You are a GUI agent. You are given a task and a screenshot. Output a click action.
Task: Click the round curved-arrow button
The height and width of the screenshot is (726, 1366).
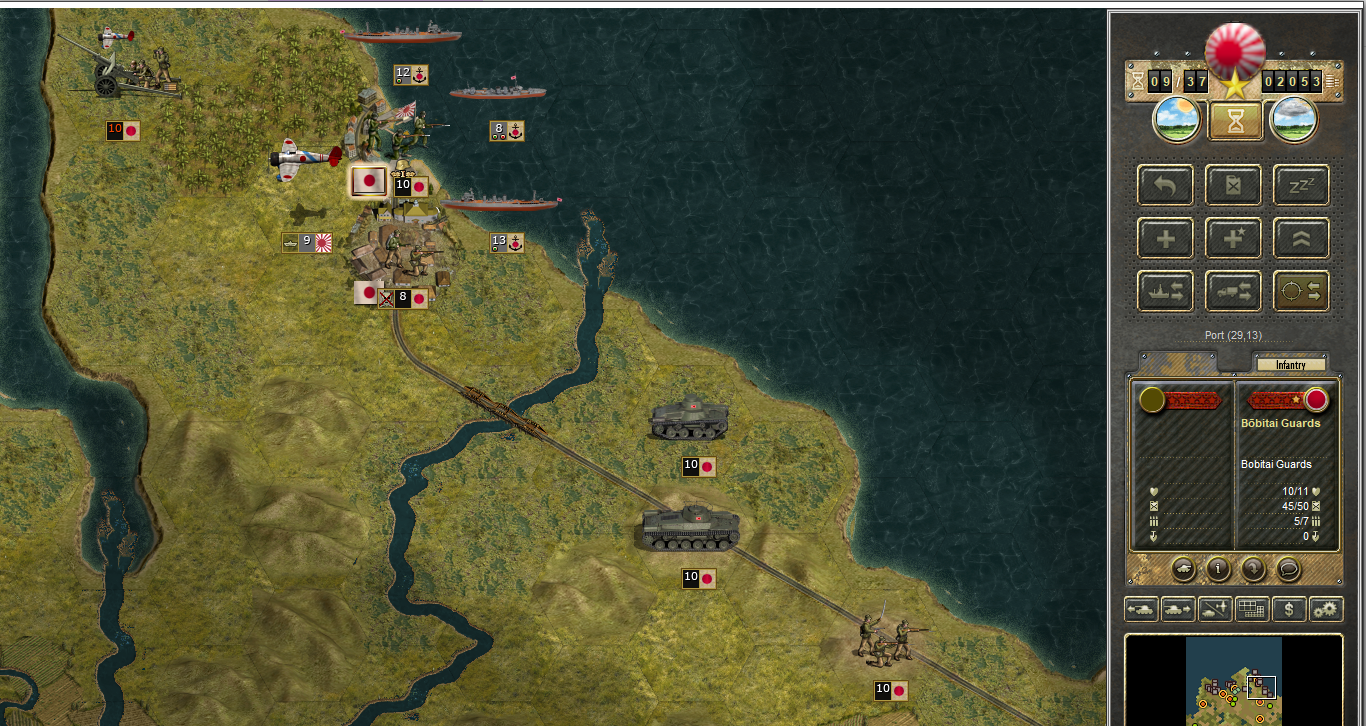point(1252,569)
